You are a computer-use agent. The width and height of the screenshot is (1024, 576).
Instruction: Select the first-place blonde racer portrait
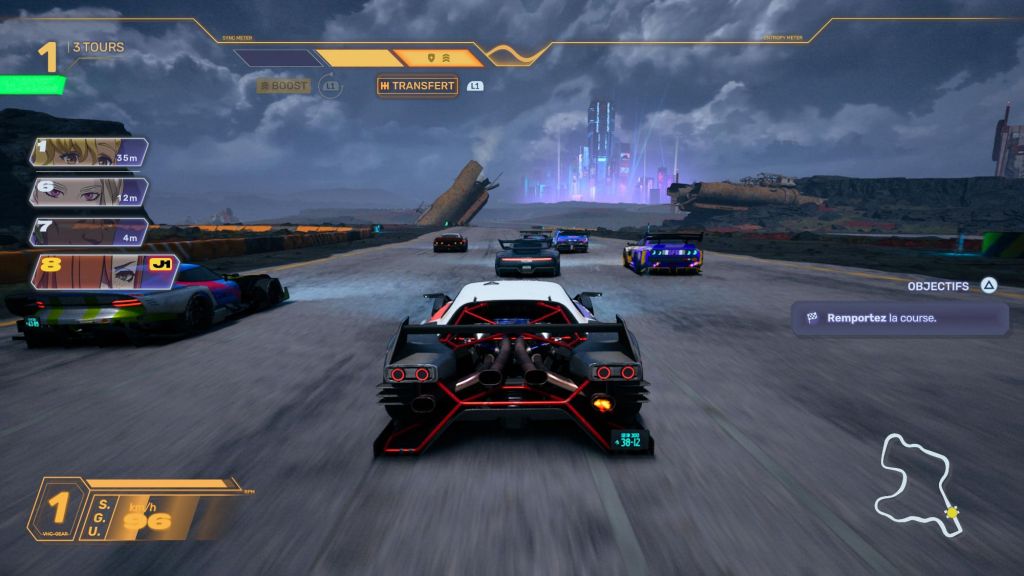[x=89, y=152]
